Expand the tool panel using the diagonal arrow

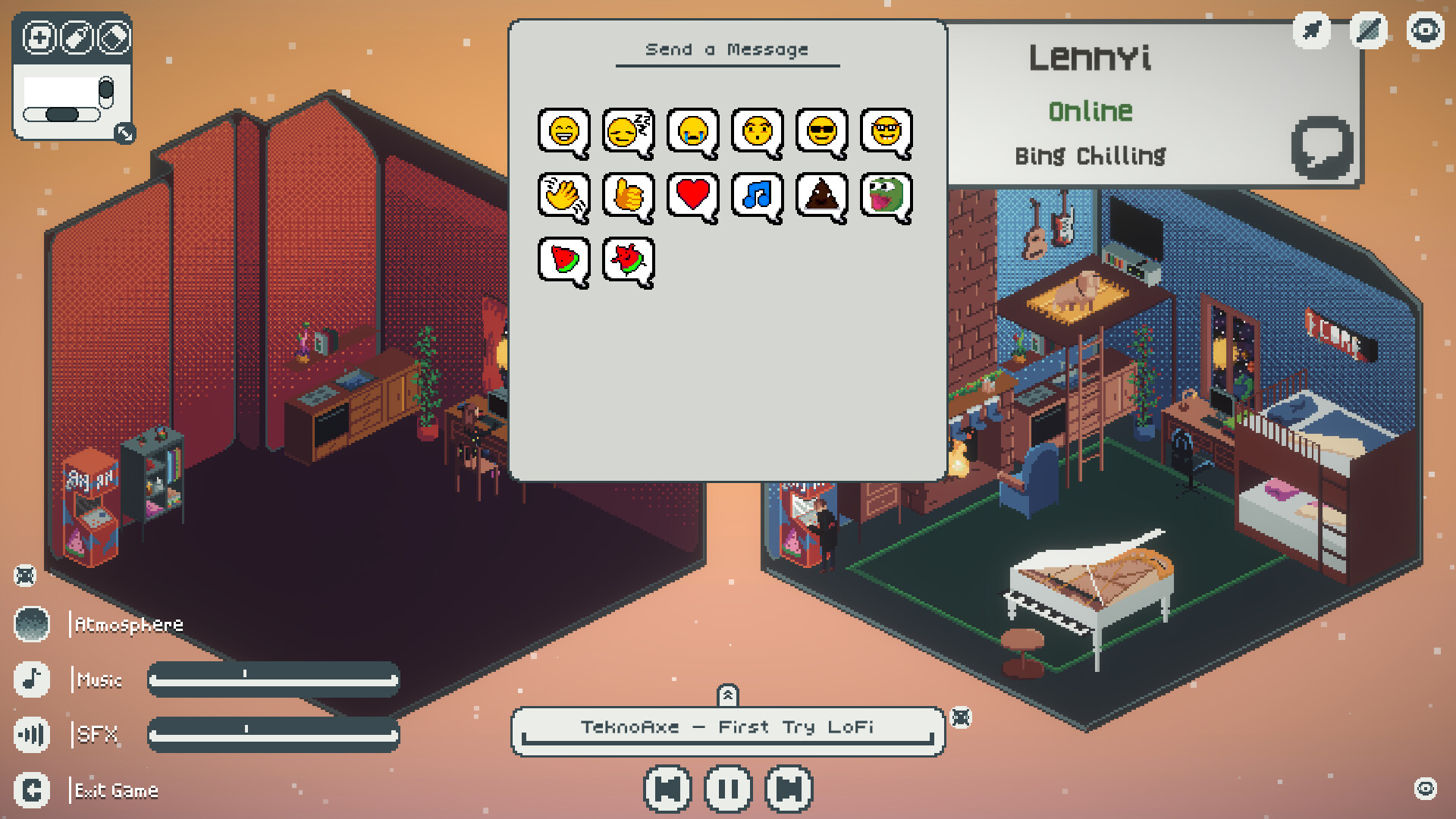[x=126, y=134]
